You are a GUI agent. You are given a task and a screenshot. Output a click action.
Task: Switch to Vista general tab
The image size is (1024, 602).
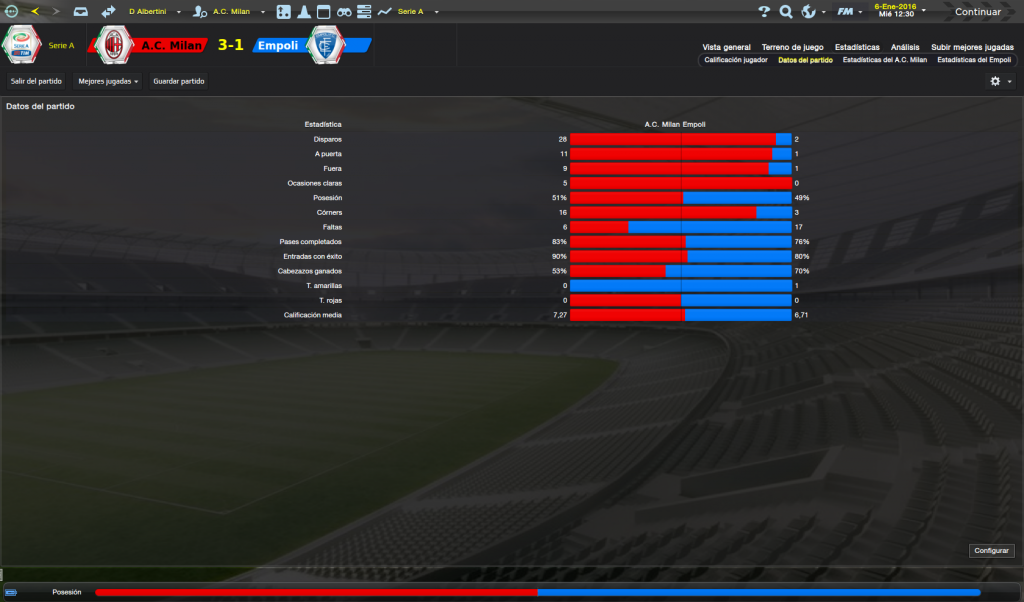726,47
